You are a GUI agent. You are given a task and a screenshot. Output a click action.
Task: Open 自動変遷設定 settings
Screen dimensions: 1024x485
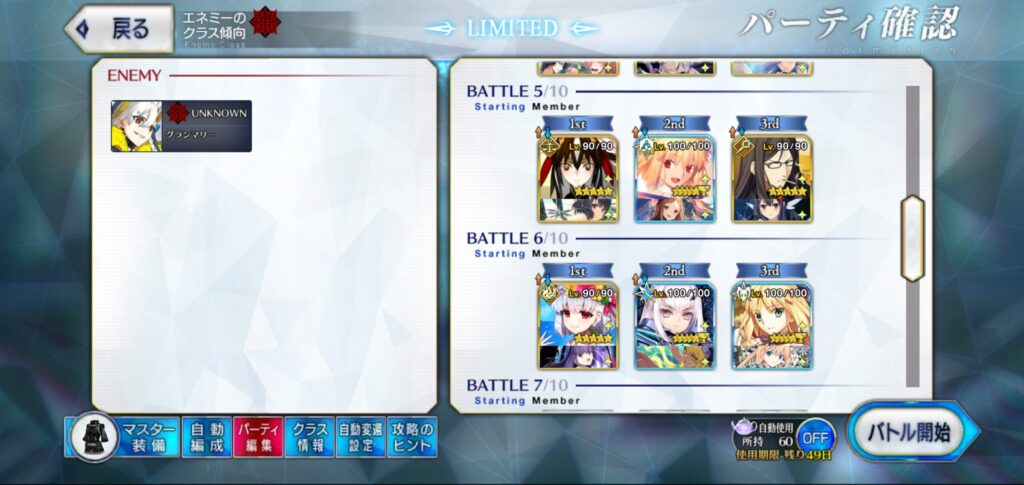360,437
